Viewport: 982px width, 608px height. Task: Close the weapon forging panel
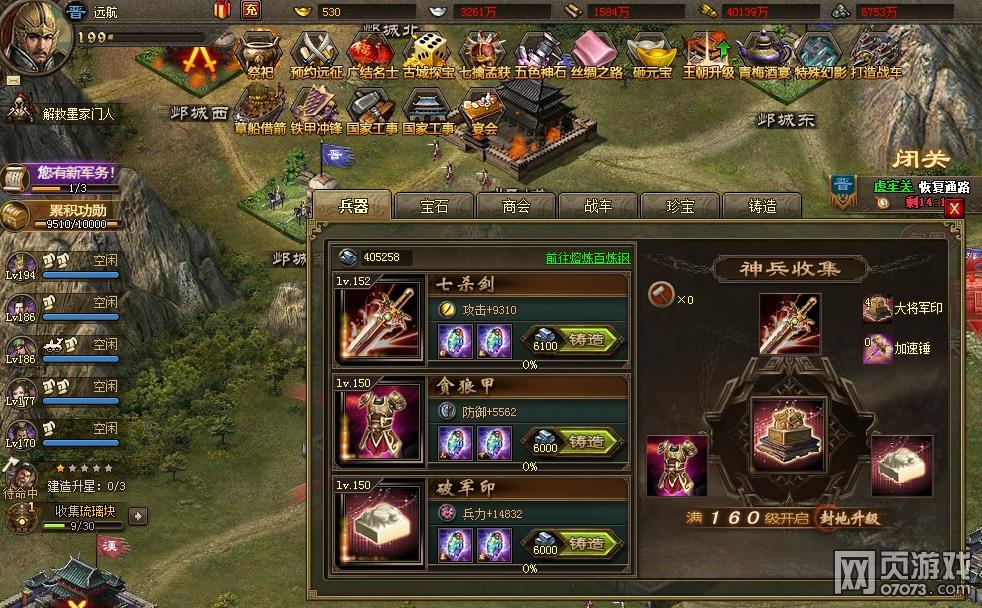tap(954, 208)
